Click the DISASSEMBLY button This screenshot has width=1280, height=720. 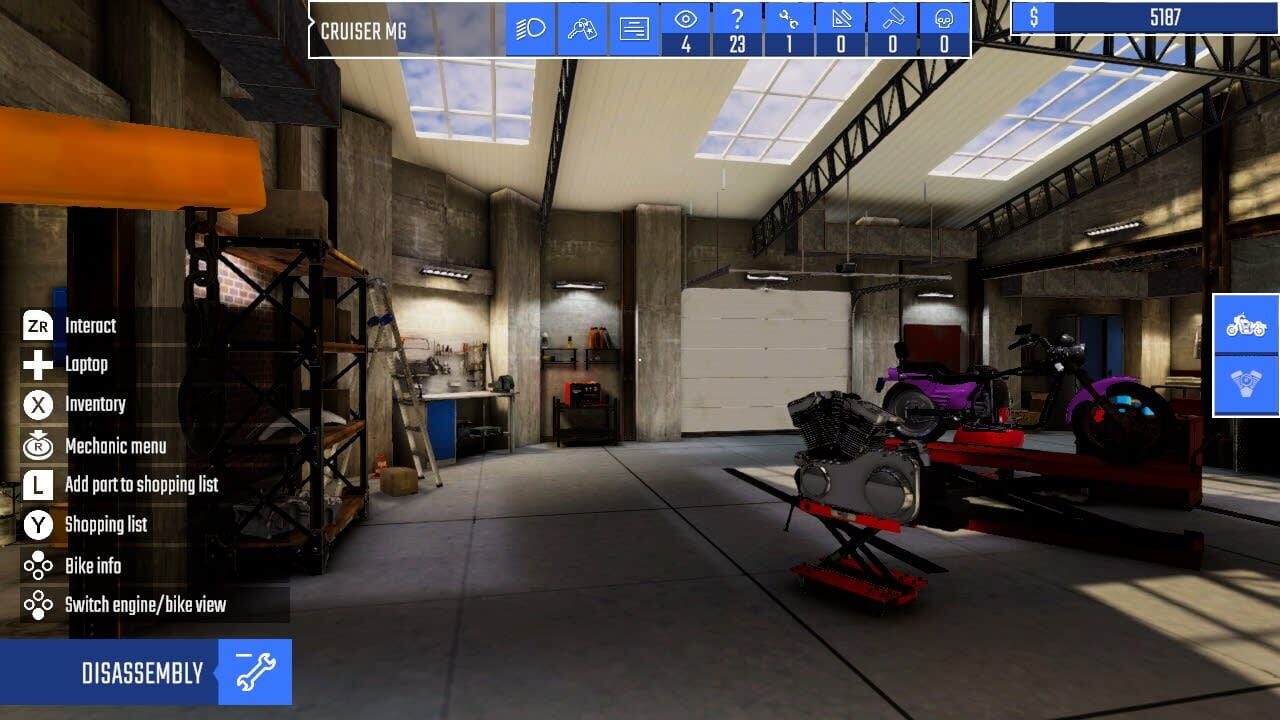[145, 672]
